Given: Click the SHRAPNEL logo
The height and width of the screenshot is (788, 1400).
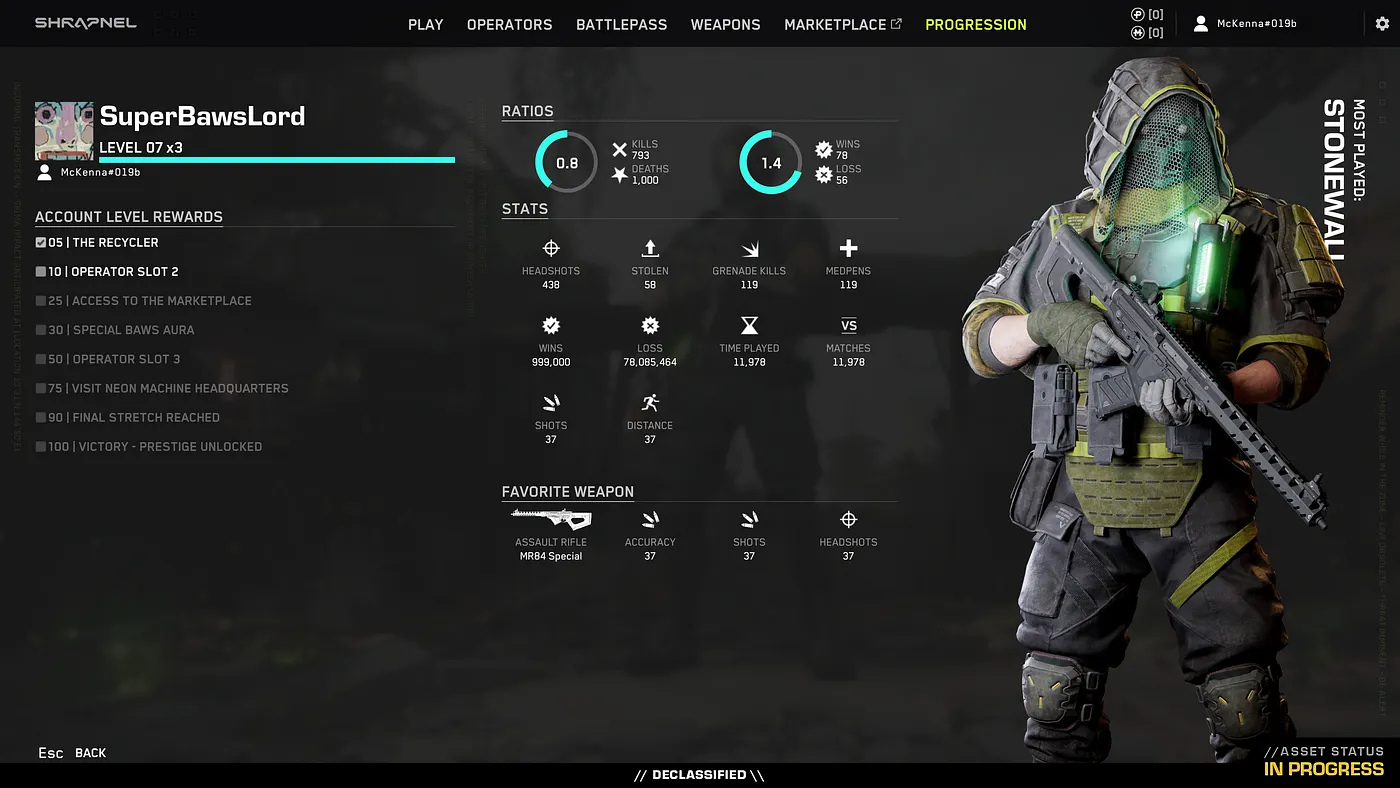Looking at the screenshot, I should (x=86, y=23).
